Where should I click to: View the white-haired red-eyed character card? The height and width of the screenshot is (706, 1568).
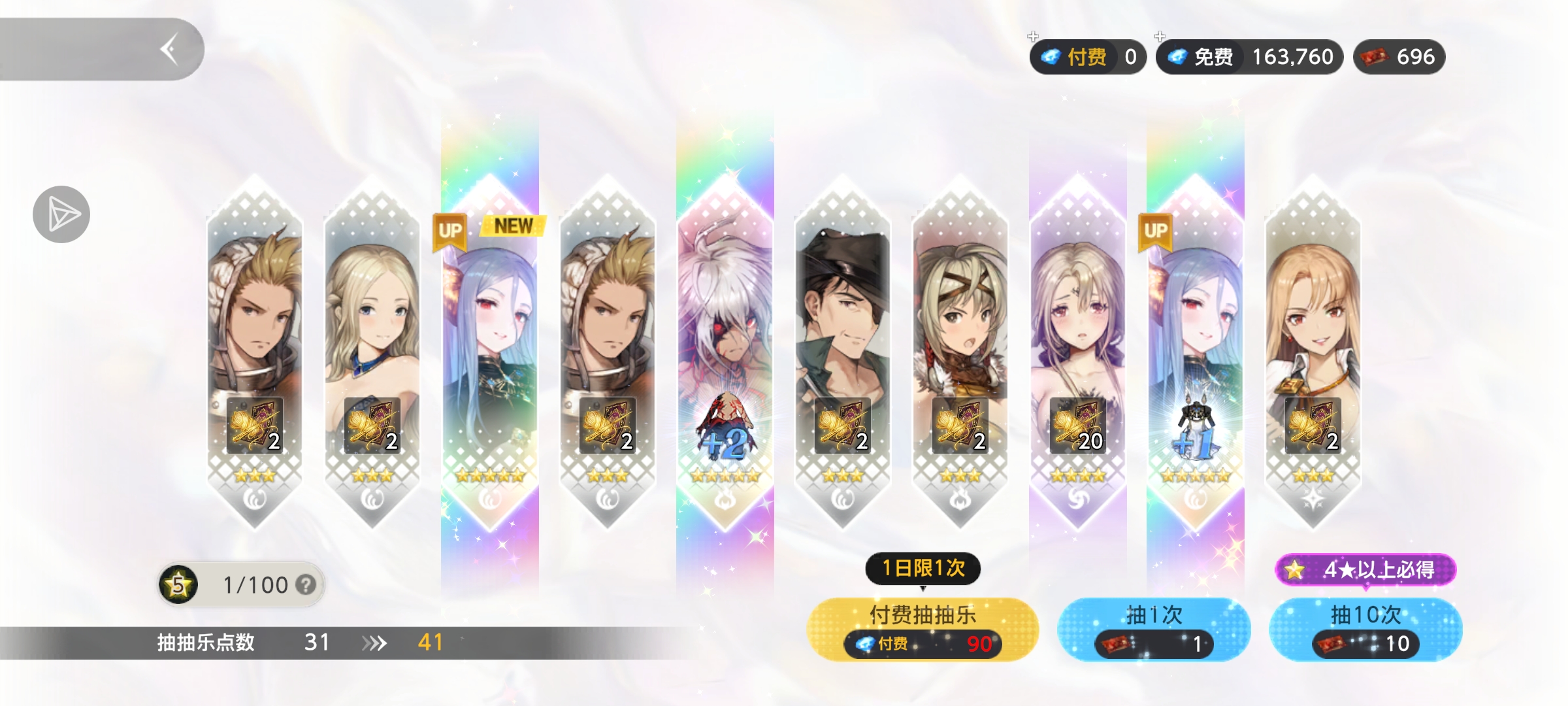pos(725,353)
